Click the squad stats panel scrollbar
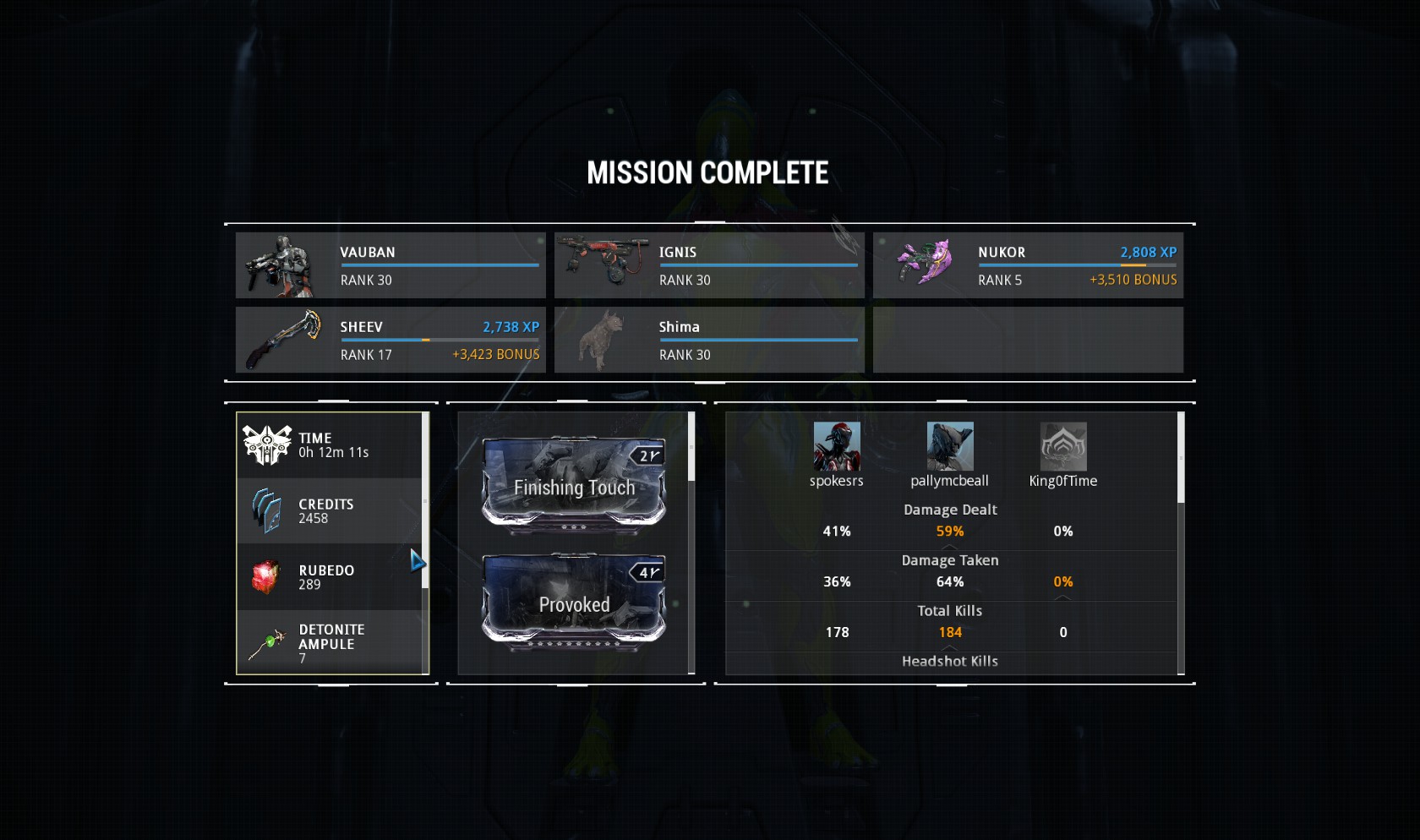The image size is (1420, 840). click(1181, 457)
